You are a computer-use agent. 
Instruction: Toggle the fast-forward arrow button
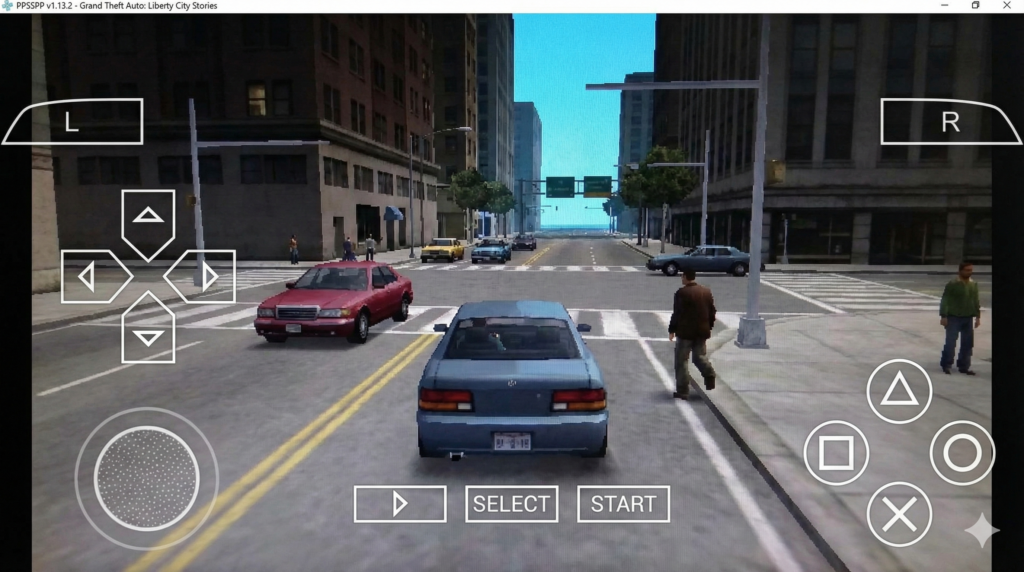point(400,504)
